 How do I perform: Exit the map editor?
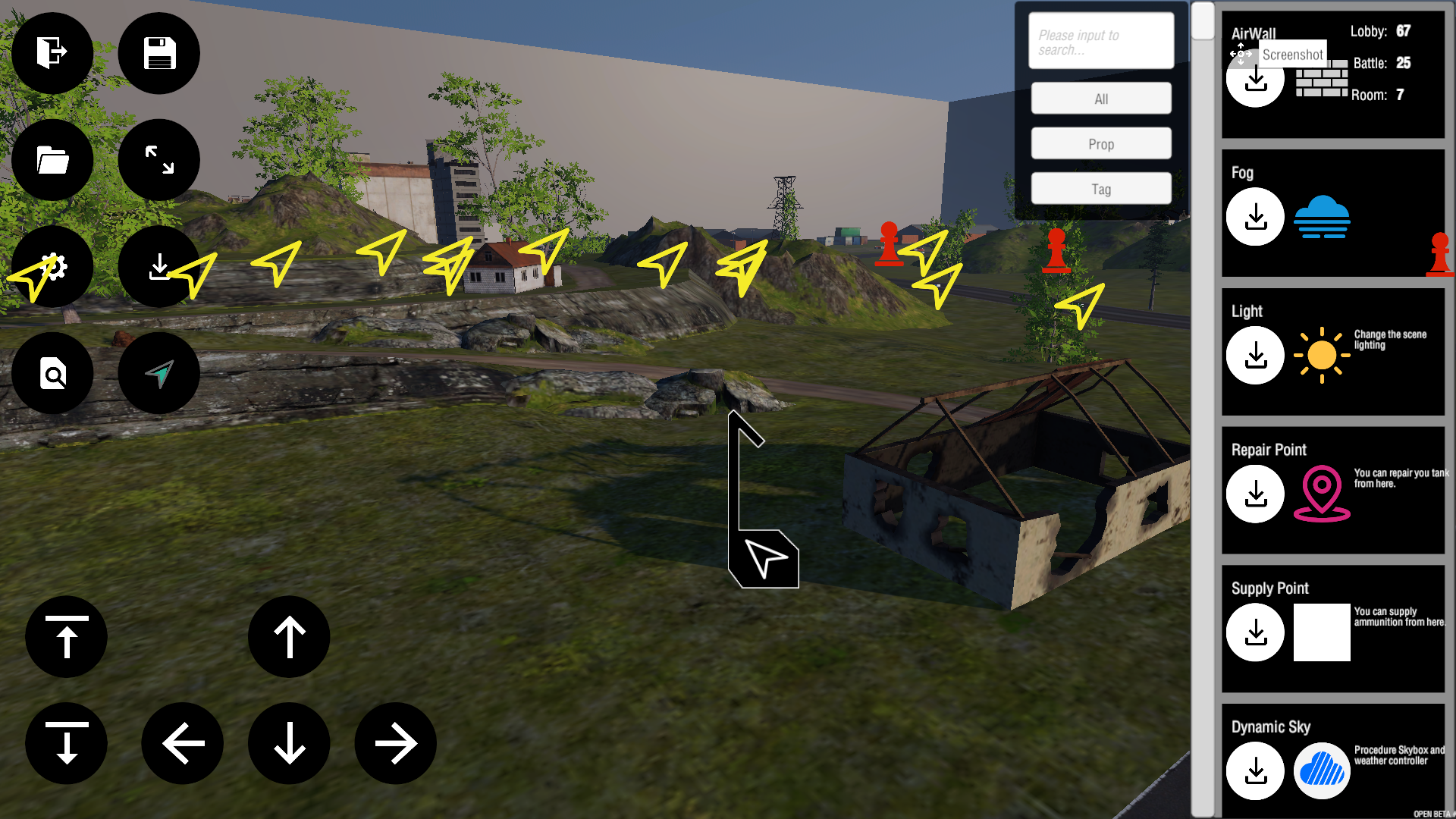(52, 53)
